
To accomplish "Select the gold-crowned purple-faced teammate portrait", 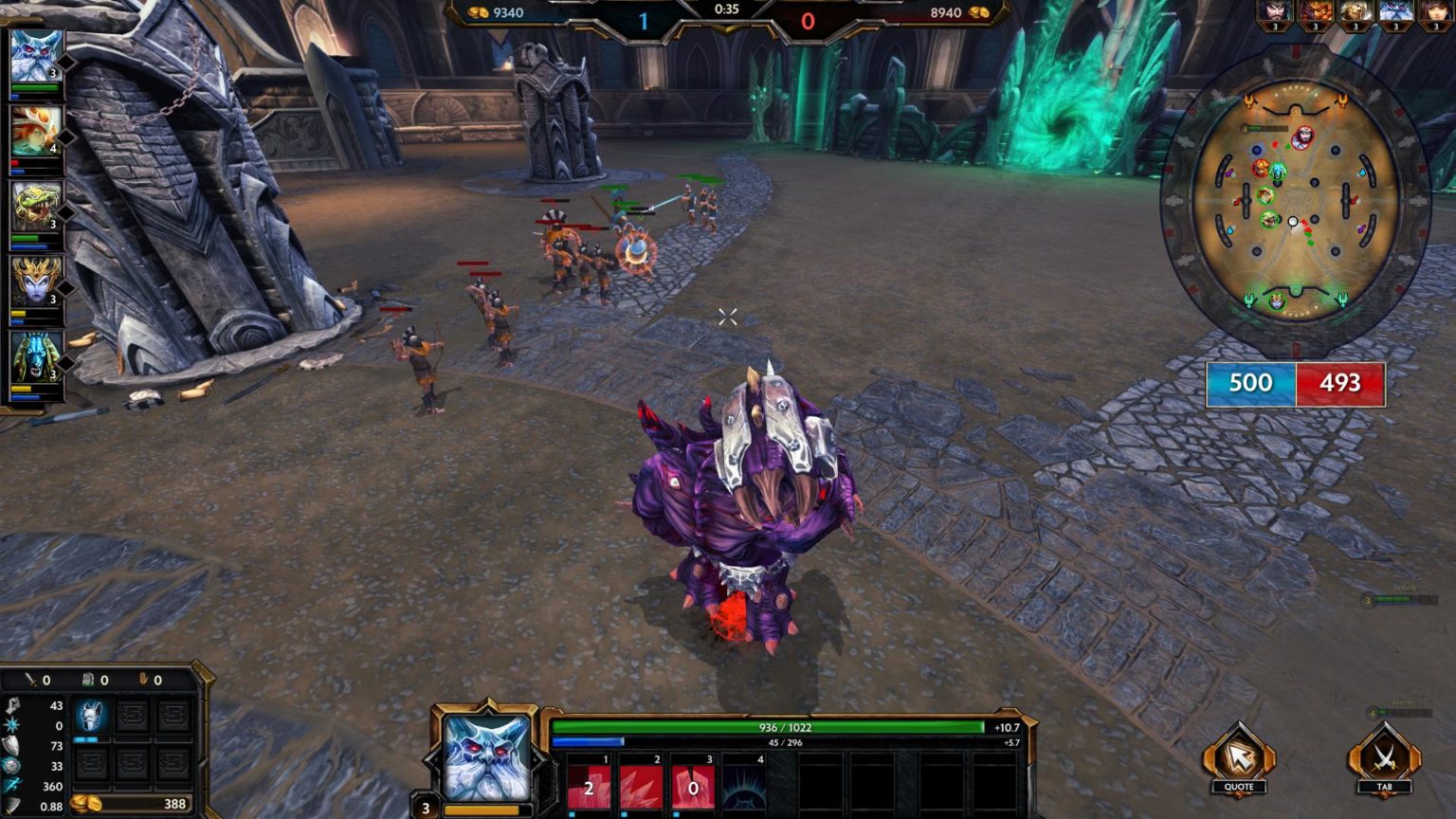I will click(x=36, y=281).
